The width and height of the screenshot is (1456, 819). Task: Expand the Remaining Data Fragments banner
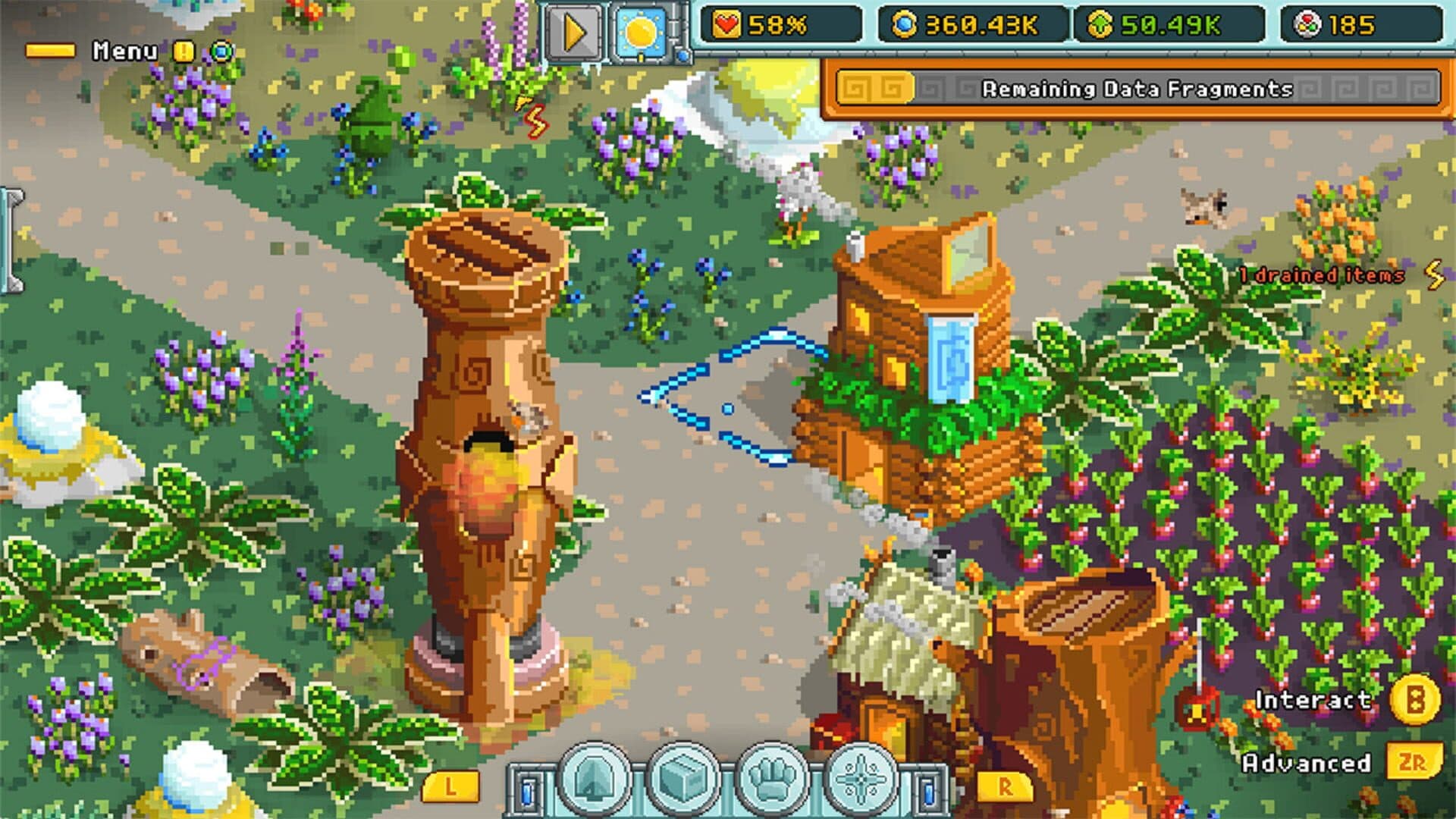point(1137,88)
